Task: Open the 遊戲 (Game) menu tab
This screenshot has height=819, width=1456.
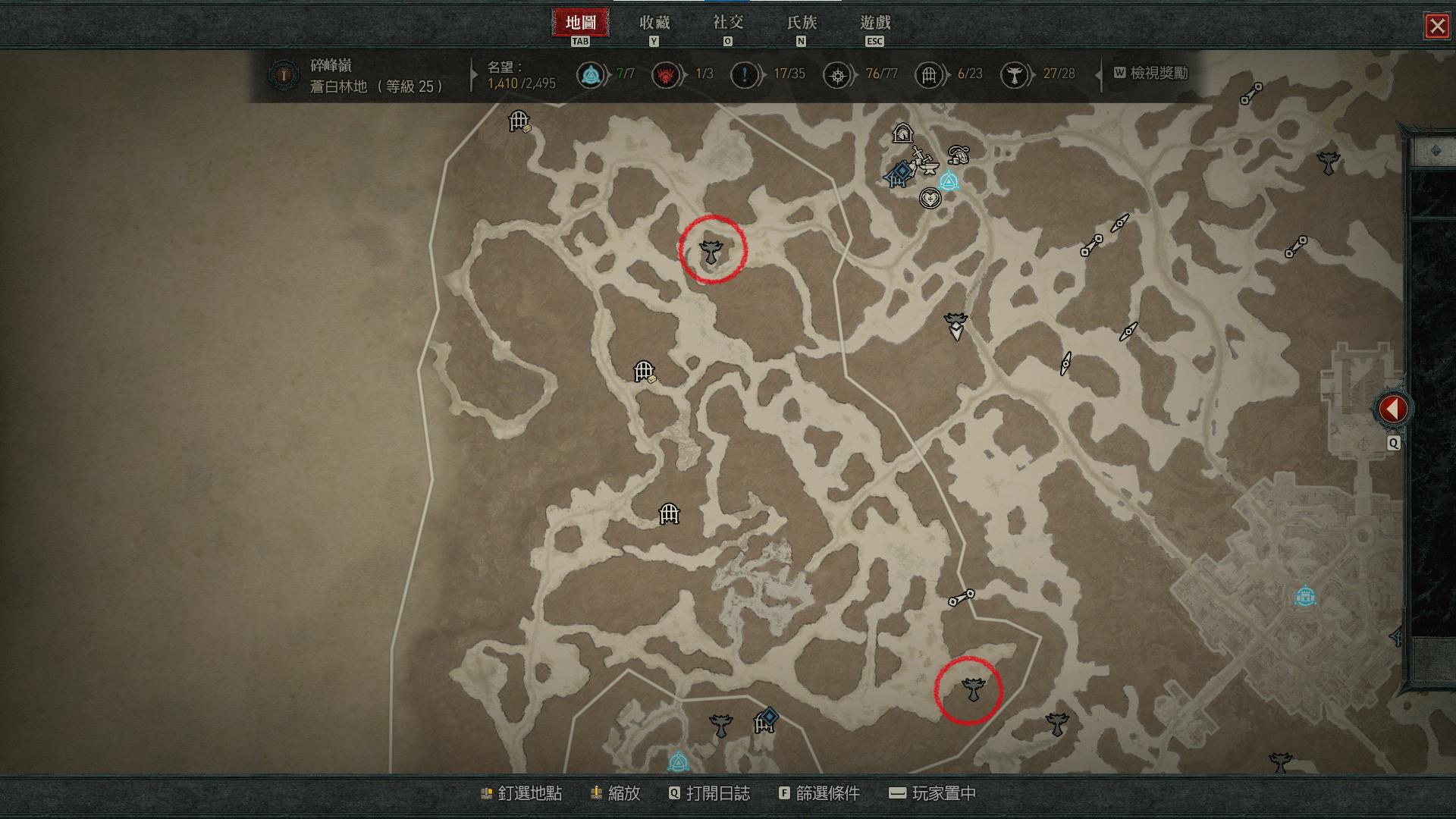Action: point(874,24)
